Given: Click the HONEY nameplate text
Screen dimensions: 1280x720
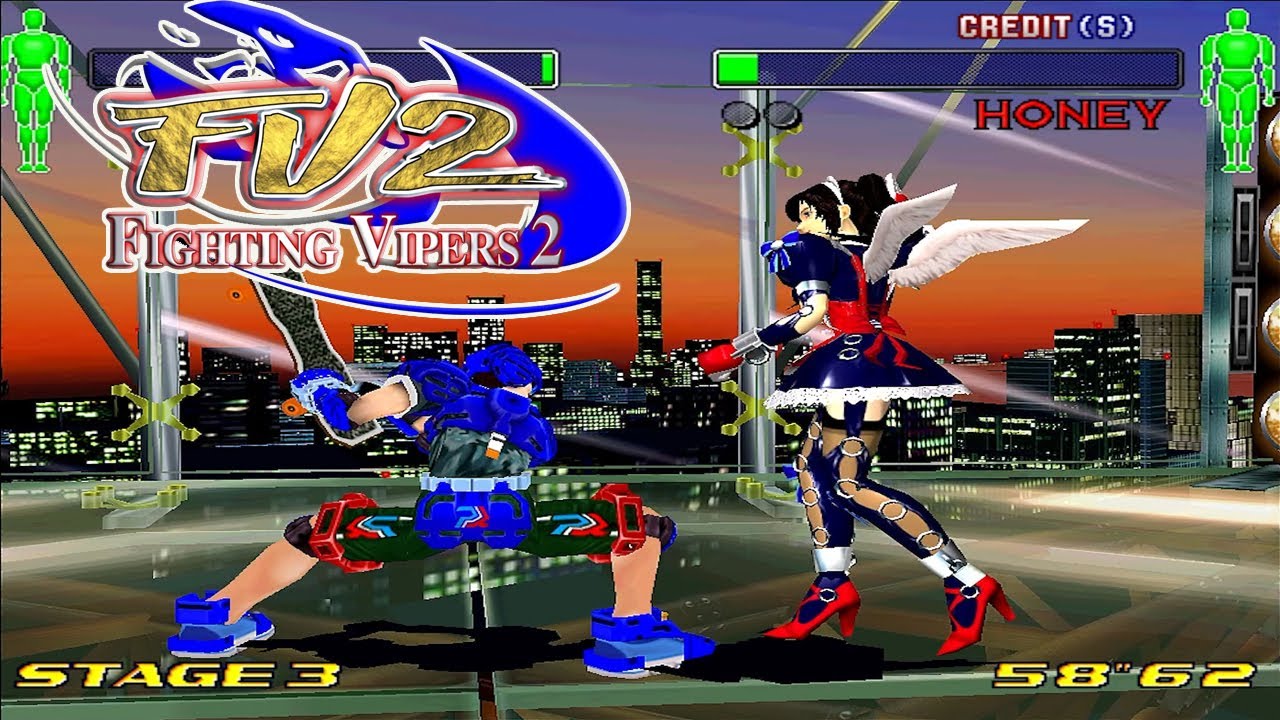Looking at the screenshot, I should click(1072, 116).
